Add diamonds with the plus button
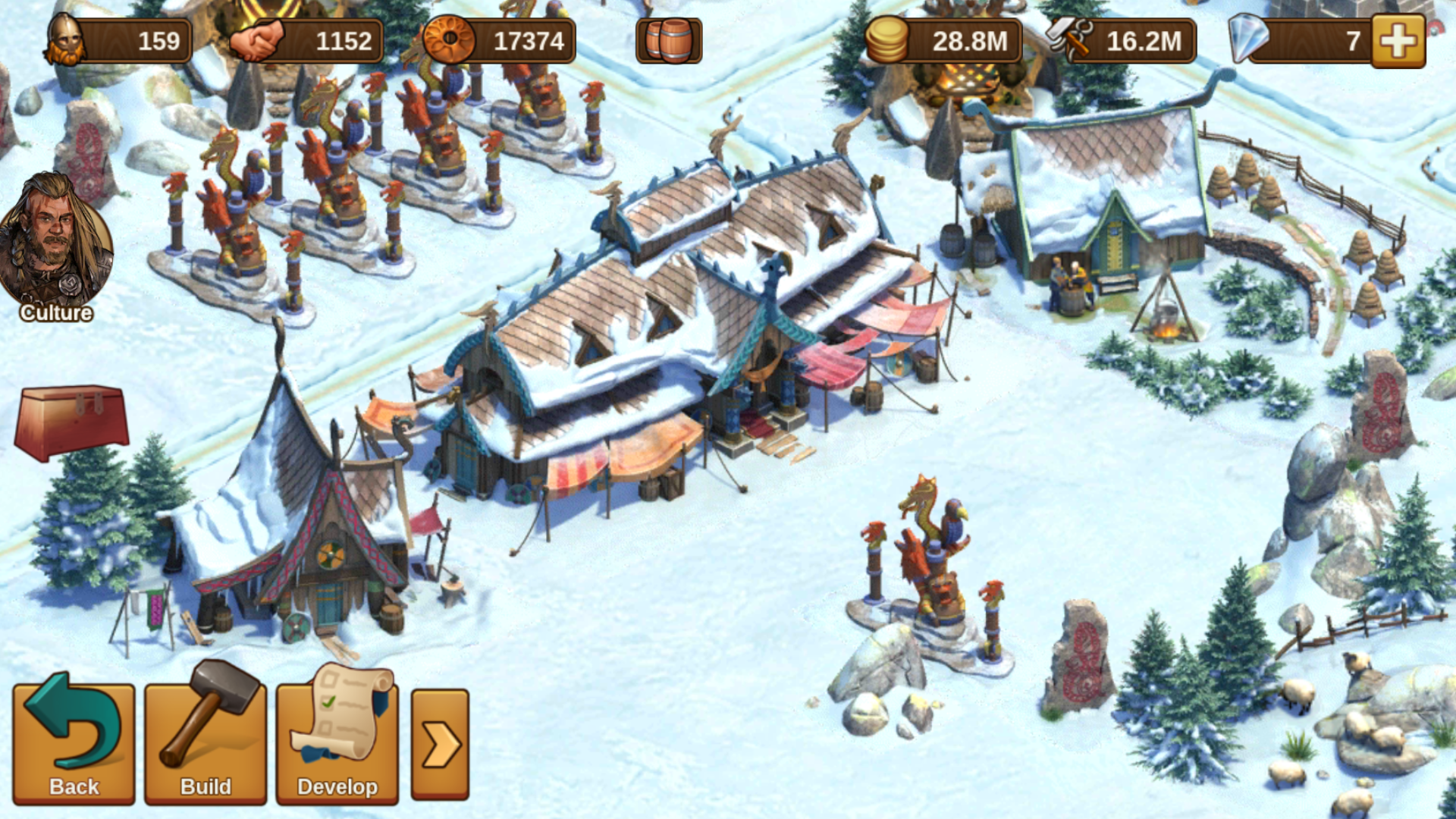 tap(1398, 41)
